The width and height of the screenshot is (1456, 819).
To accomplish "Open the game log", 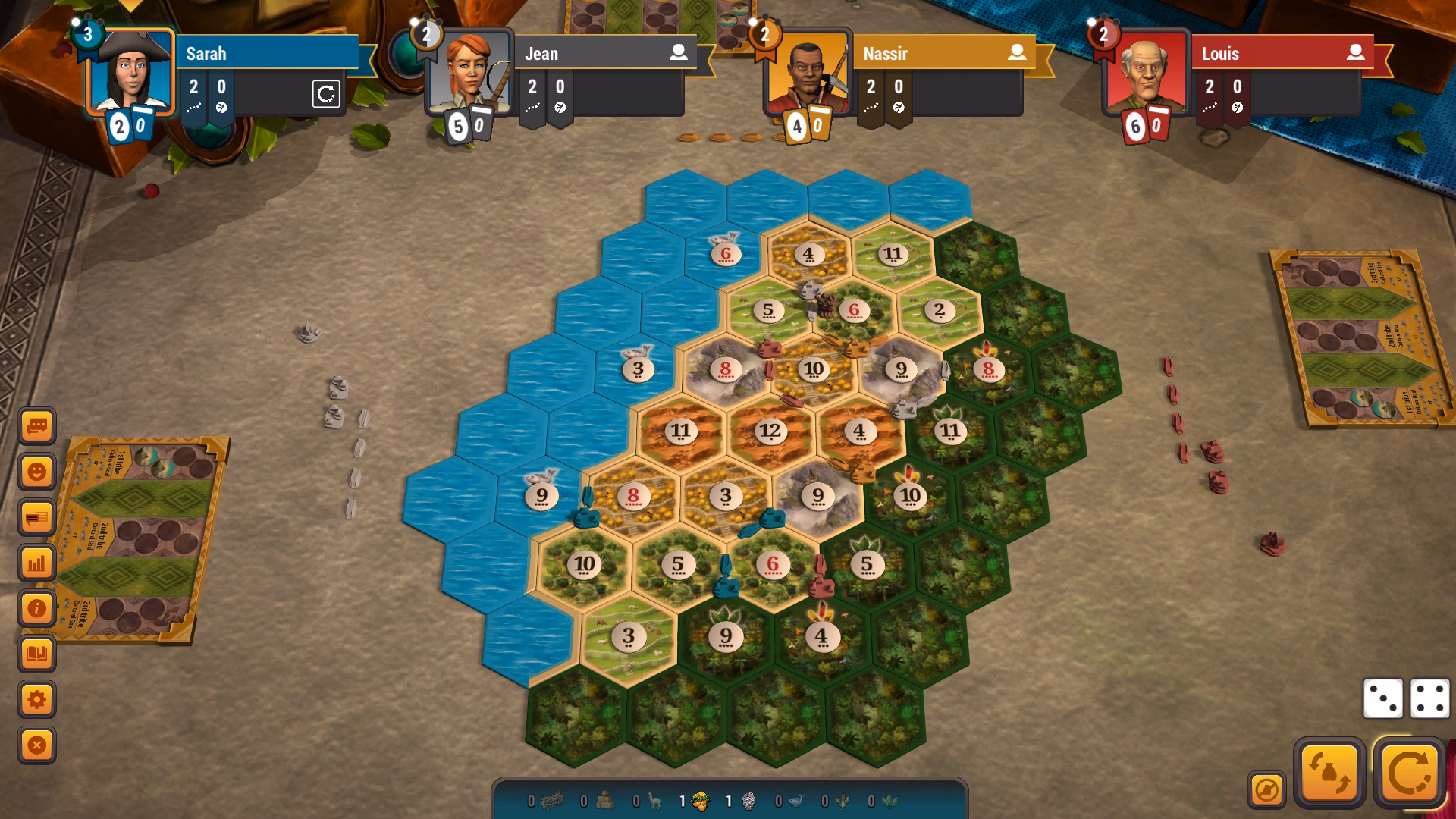I will [x=36, y=516].
